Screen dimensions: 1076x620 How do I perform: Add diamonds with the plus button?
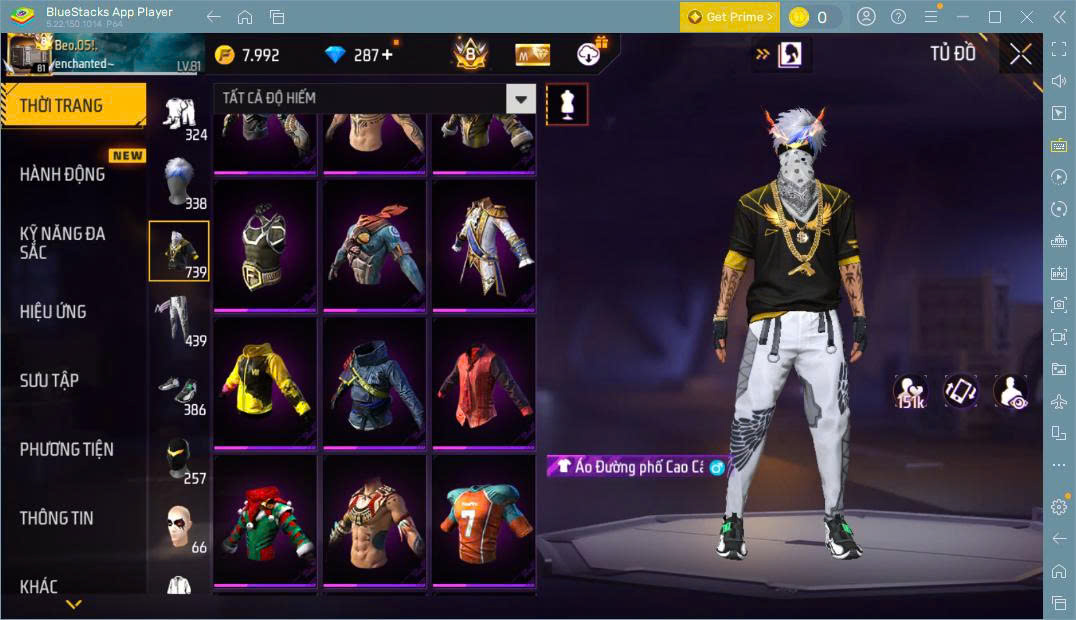(387, 55)
